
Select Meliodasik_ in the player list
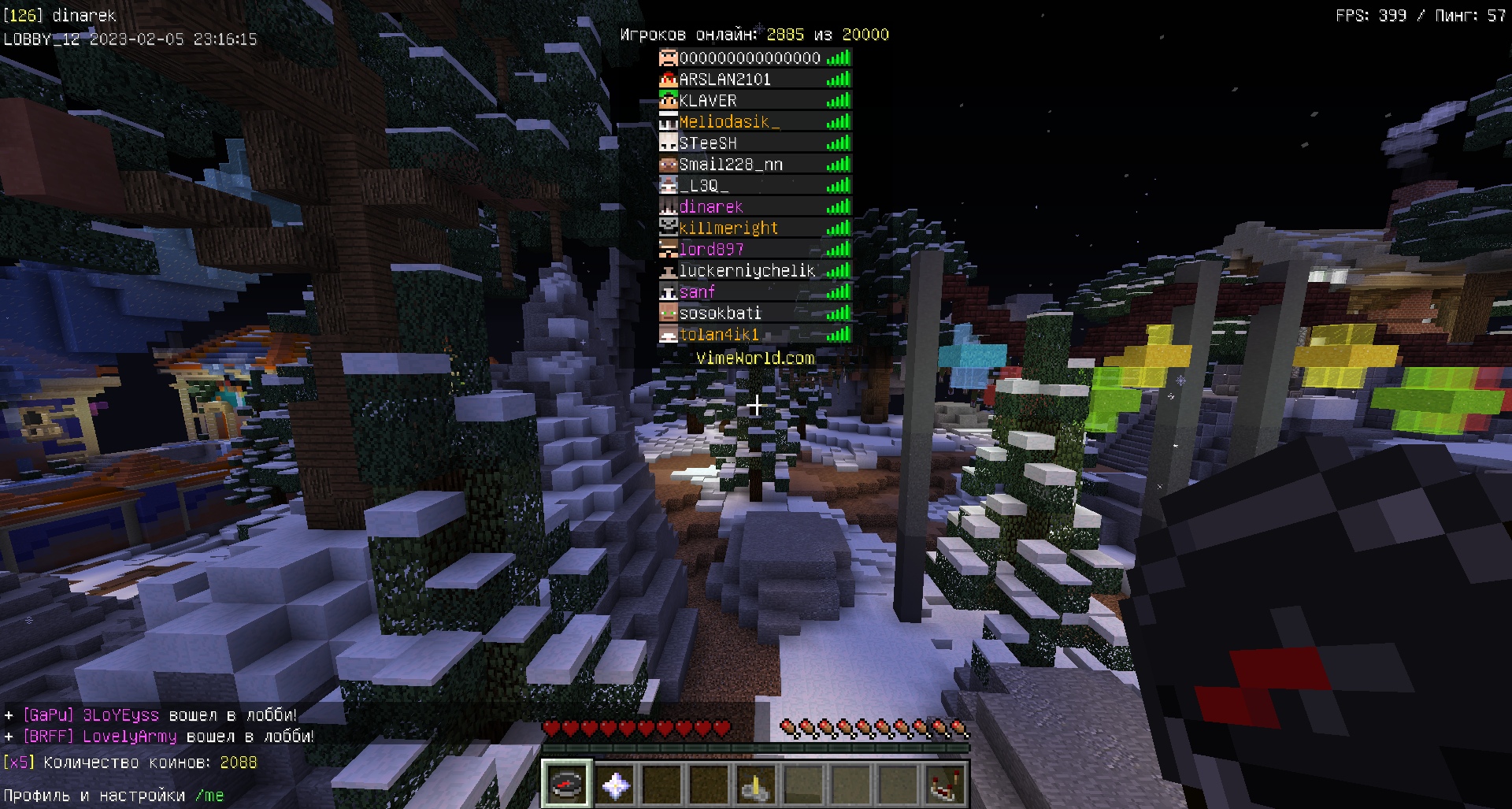click(755, 122)
